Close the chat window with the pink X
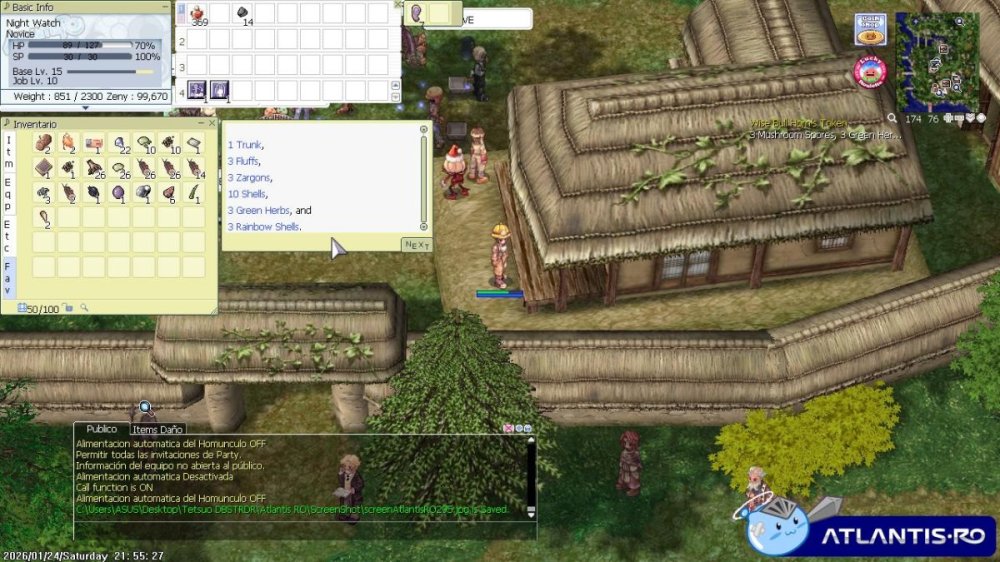Viewport: 1000px width, 562px height. (508, 428)
